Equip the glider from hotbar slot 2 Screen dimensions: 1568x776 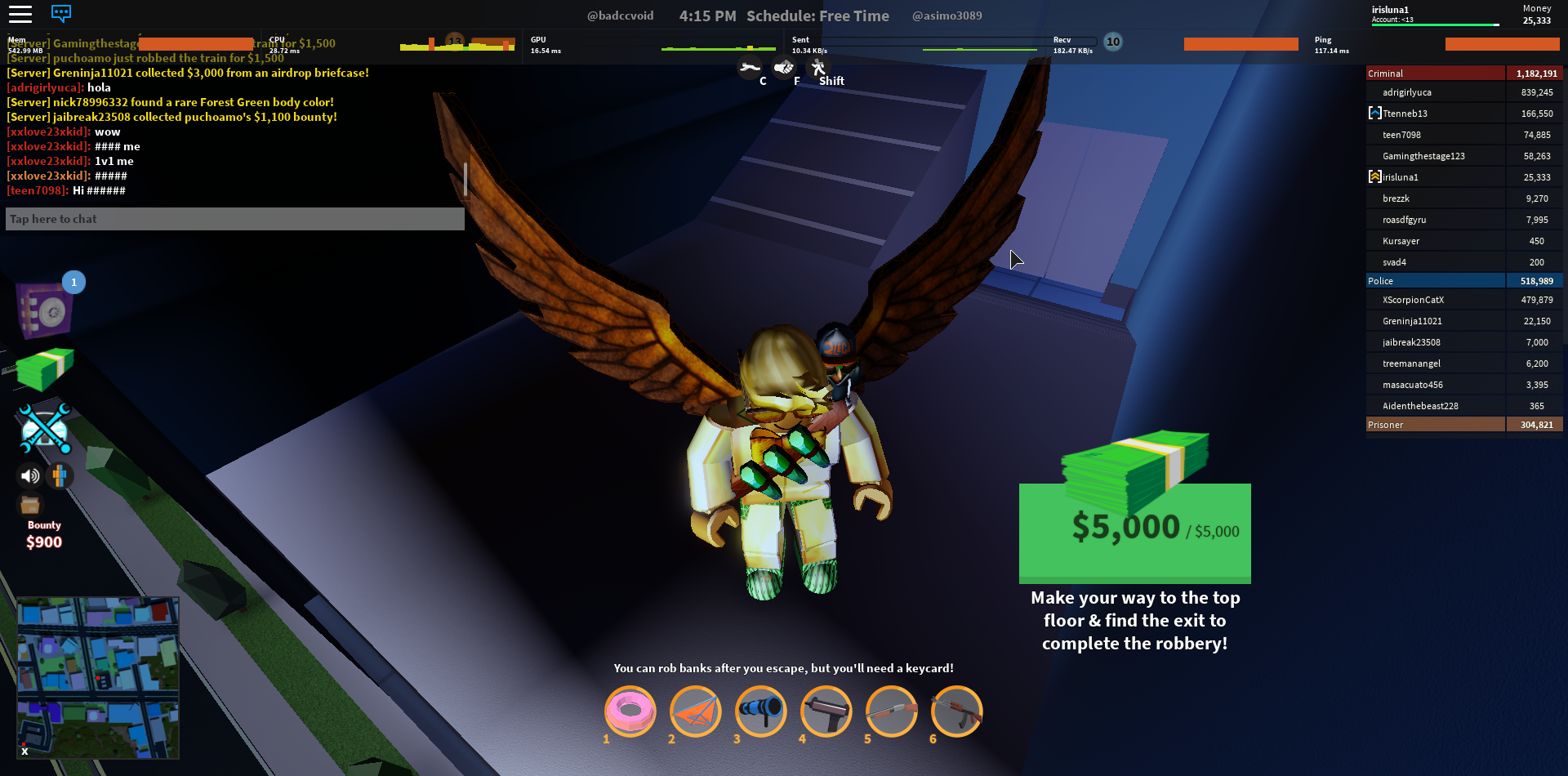coord(695,711)
